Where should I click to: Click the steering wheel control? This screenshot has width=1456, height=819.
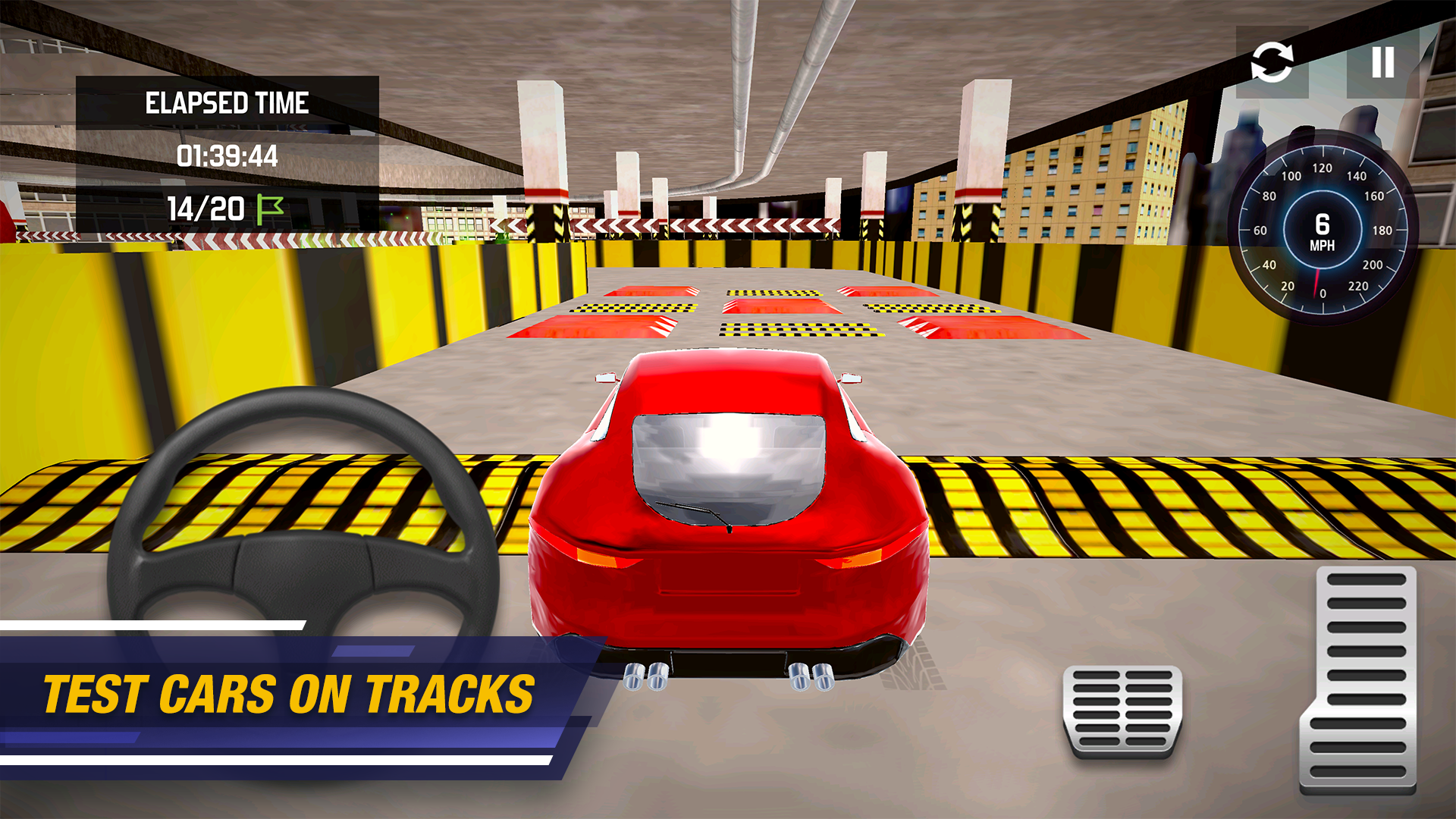click(296, 546)
